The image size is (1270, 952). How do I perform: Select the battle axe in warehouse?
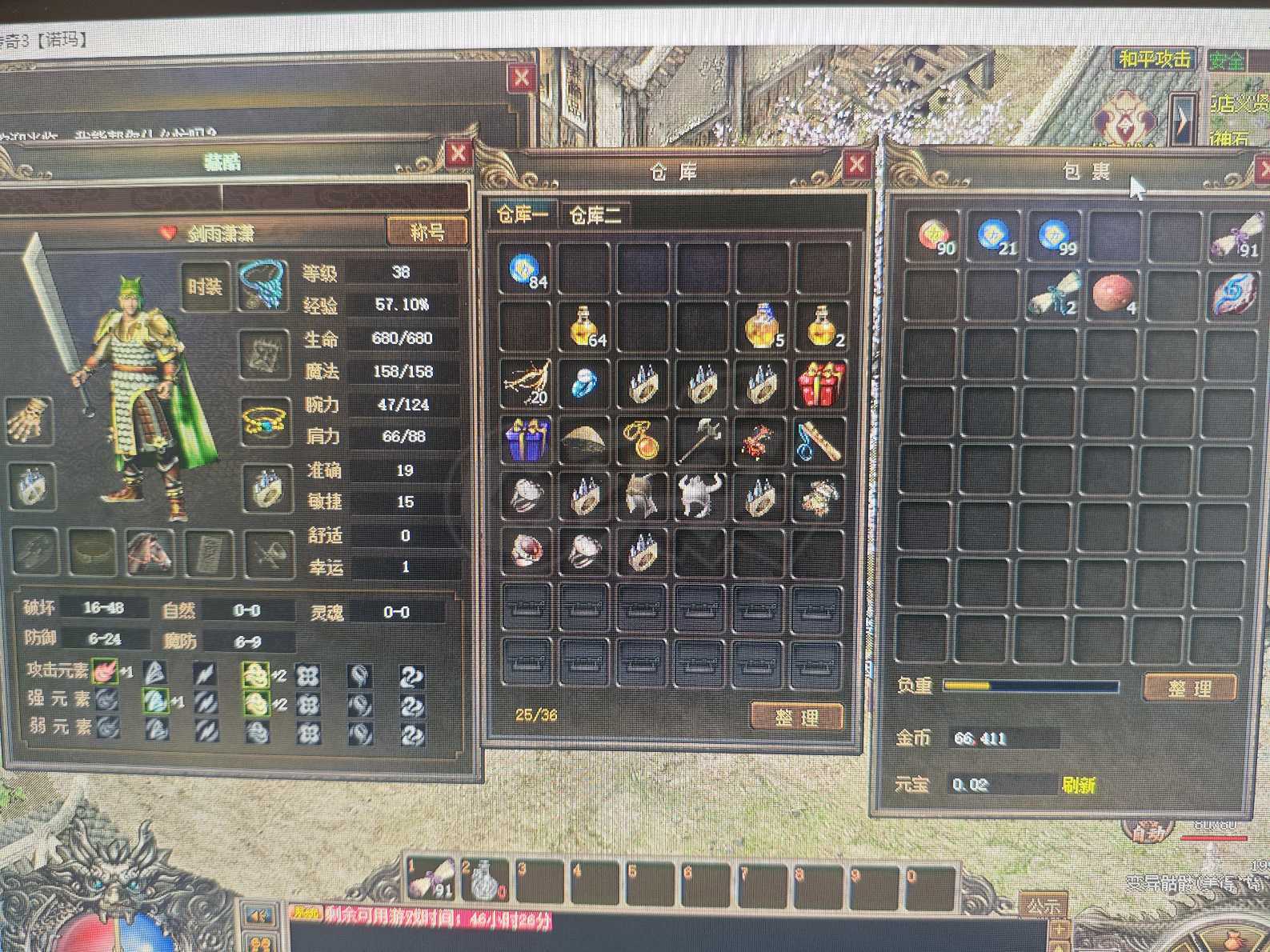[x=701, y=439]
